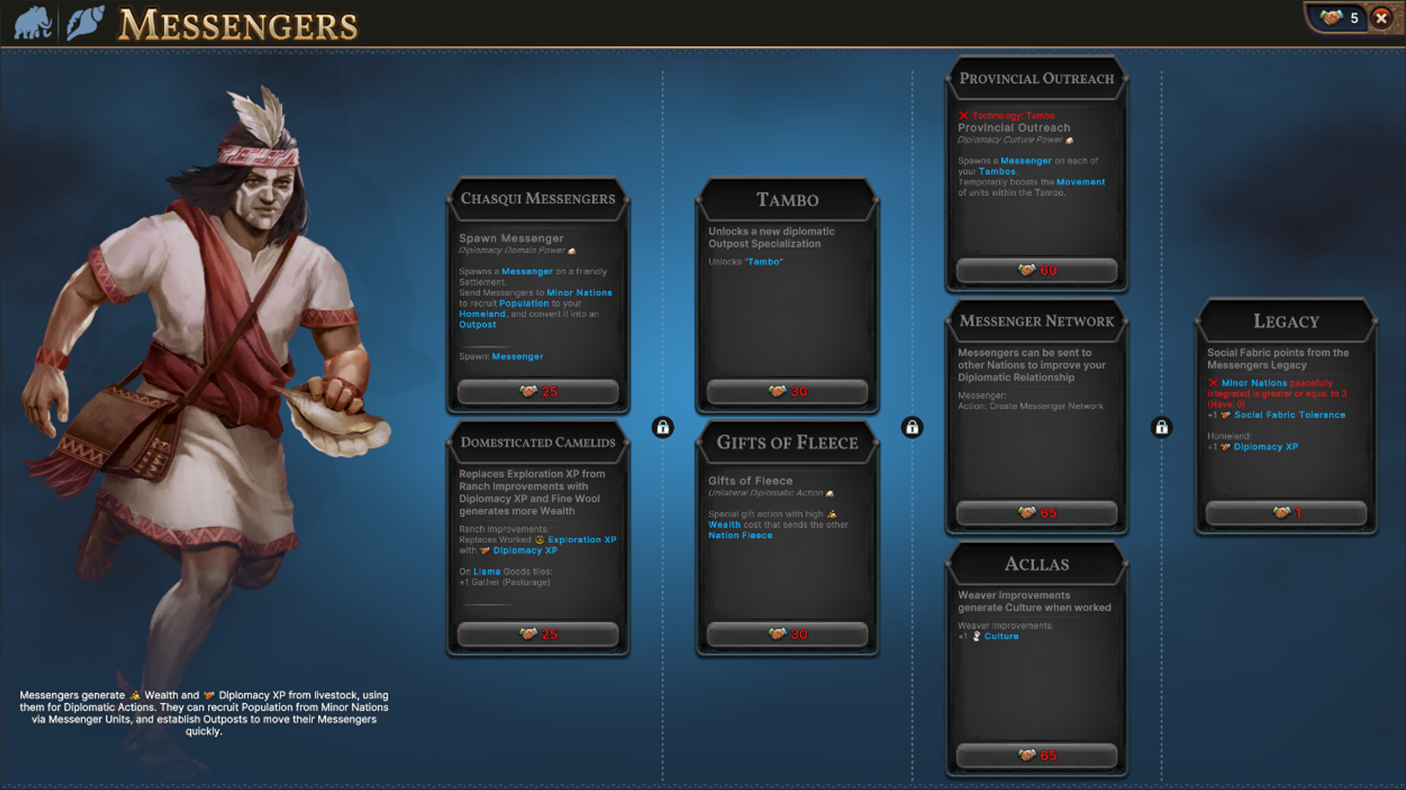The width and height of the screenshot is (1406, 790).
Task: Toggle the lock between Chasqui and Tambo columns
Action: point(662,427)
